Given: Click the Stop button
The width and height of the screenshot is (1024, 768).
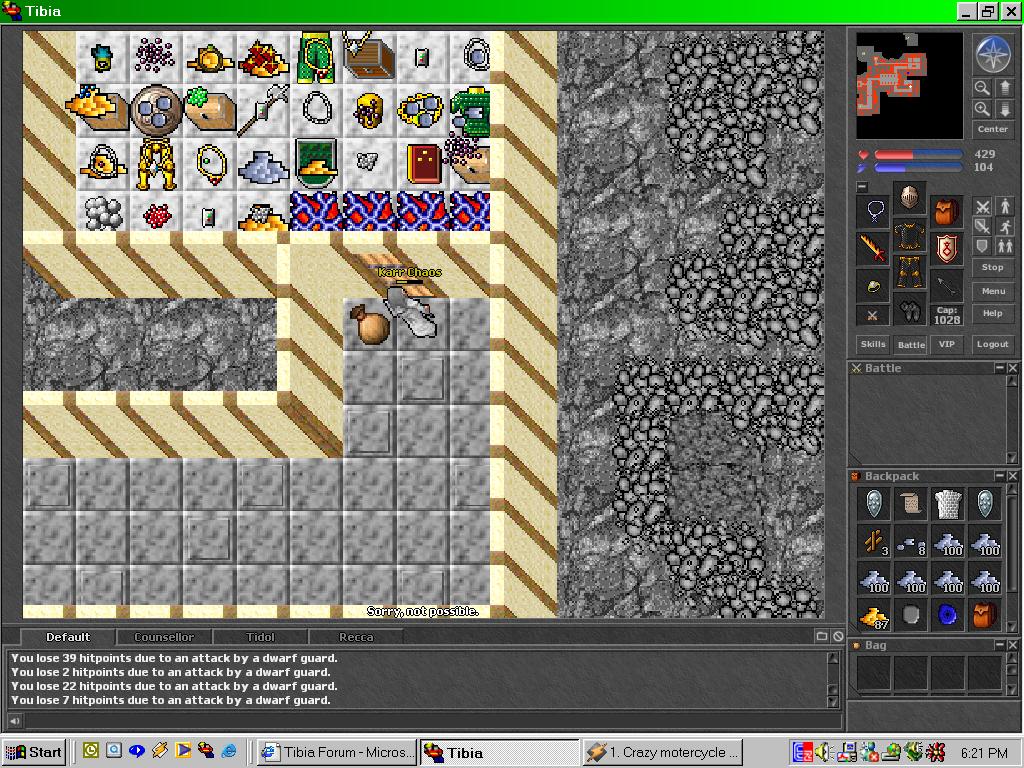Looking at the screenshot, I should (x=992, y=268).
